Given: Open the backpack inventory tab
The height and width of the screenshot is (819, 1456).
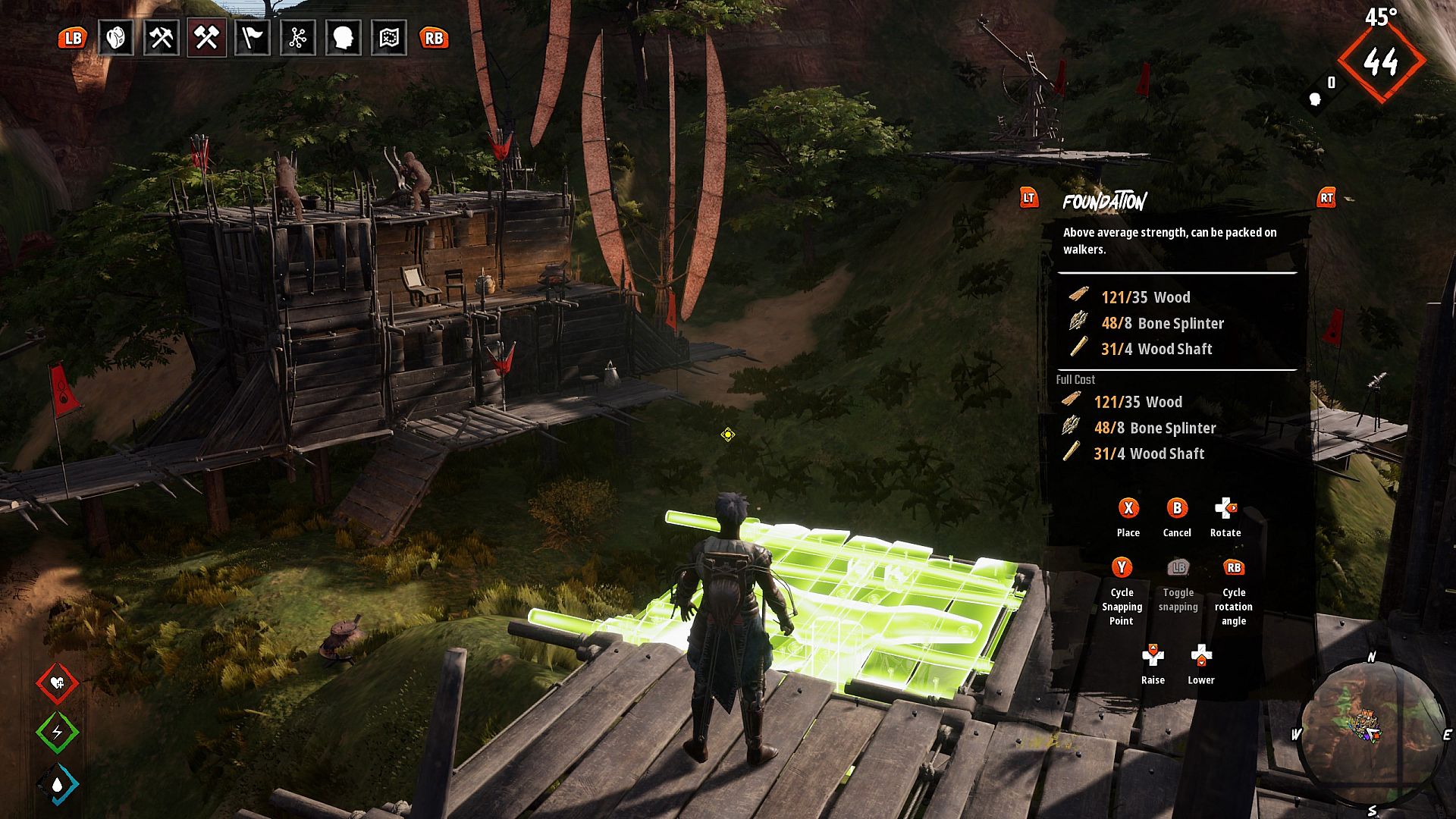Looking at the screenshot, I should click(x=116, y=38).
